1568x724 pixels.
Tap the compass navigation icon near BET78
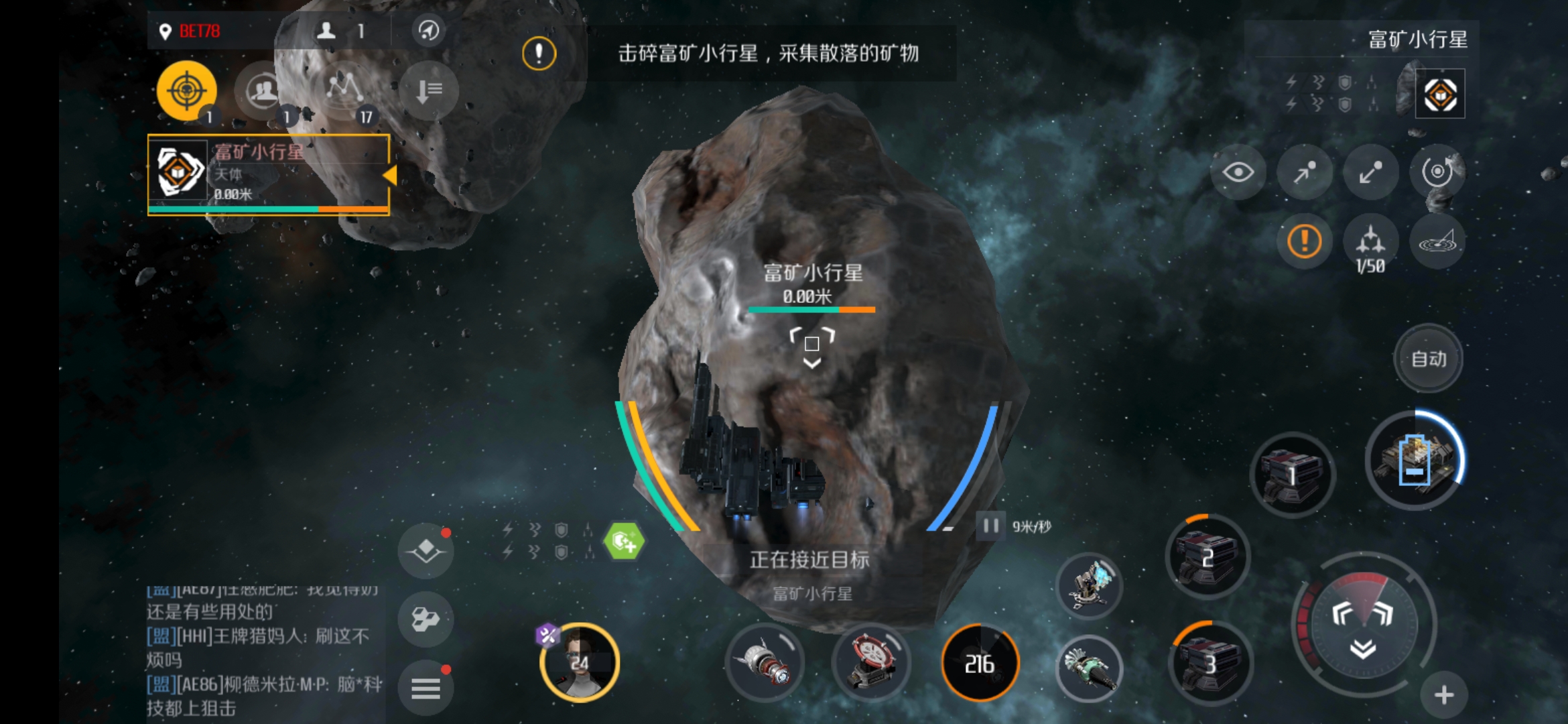coord(429,30)
